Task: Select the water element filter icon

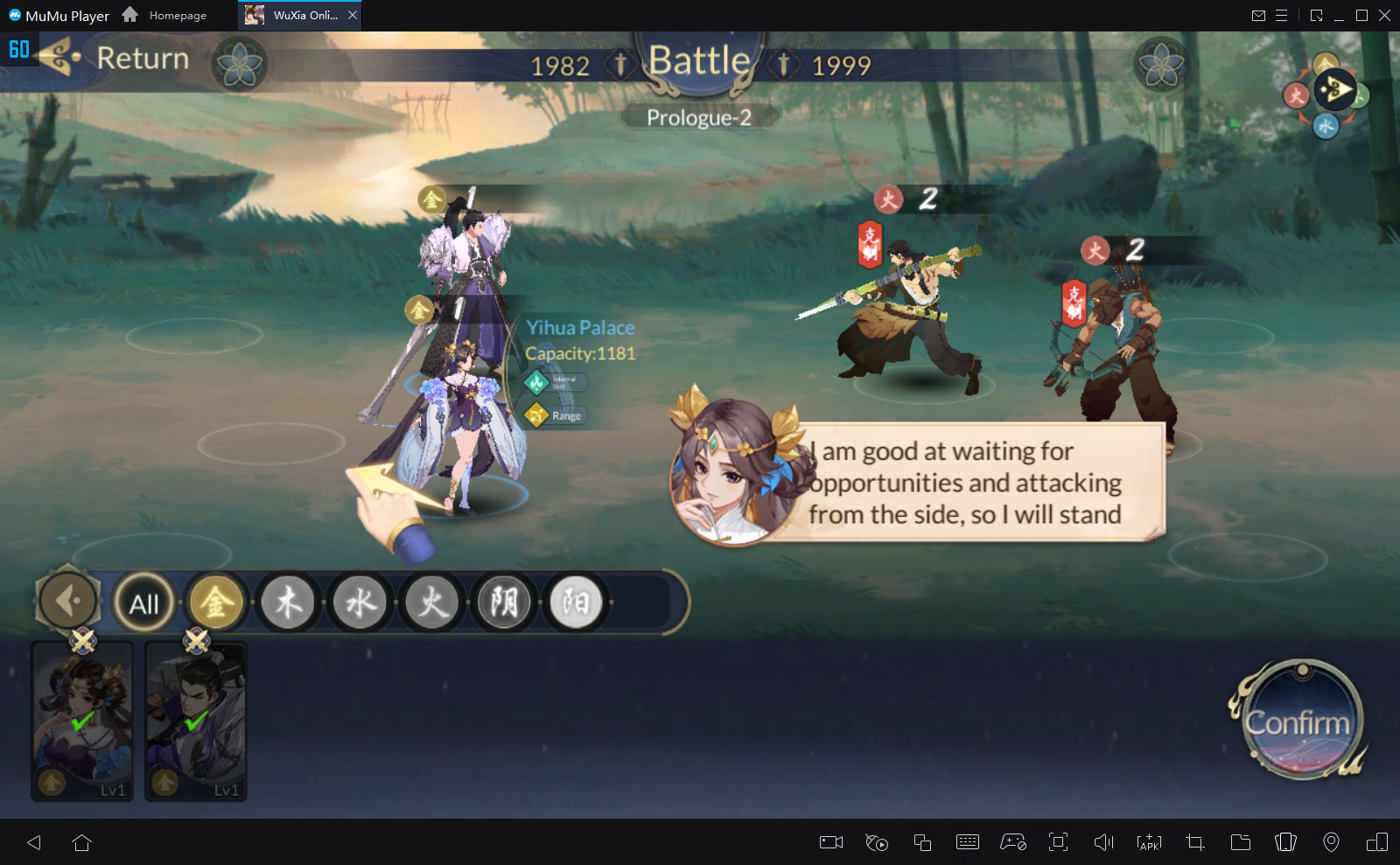Action: [360, 603]
